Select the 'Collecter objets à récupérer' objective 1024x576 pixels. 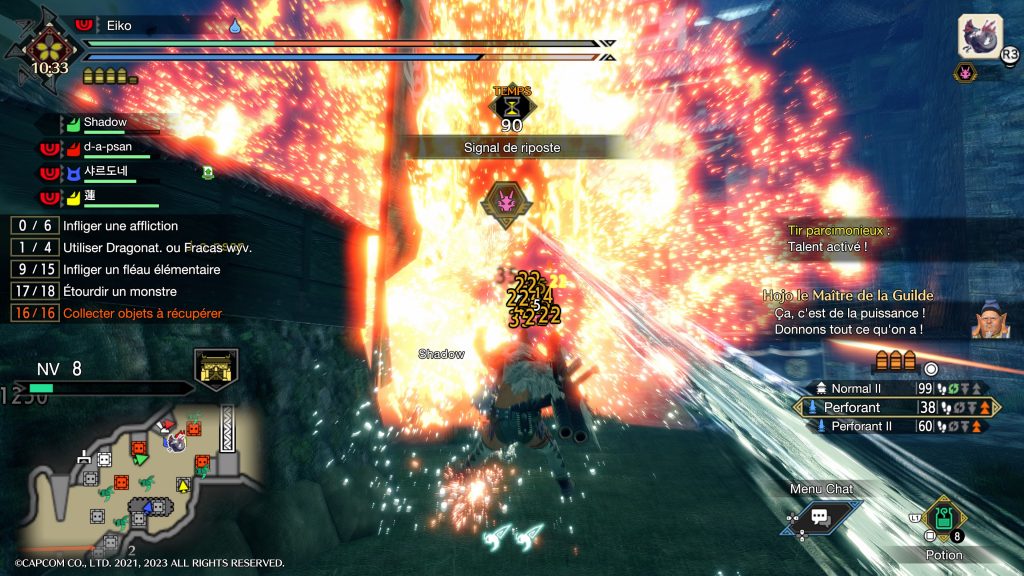(142, 313)
